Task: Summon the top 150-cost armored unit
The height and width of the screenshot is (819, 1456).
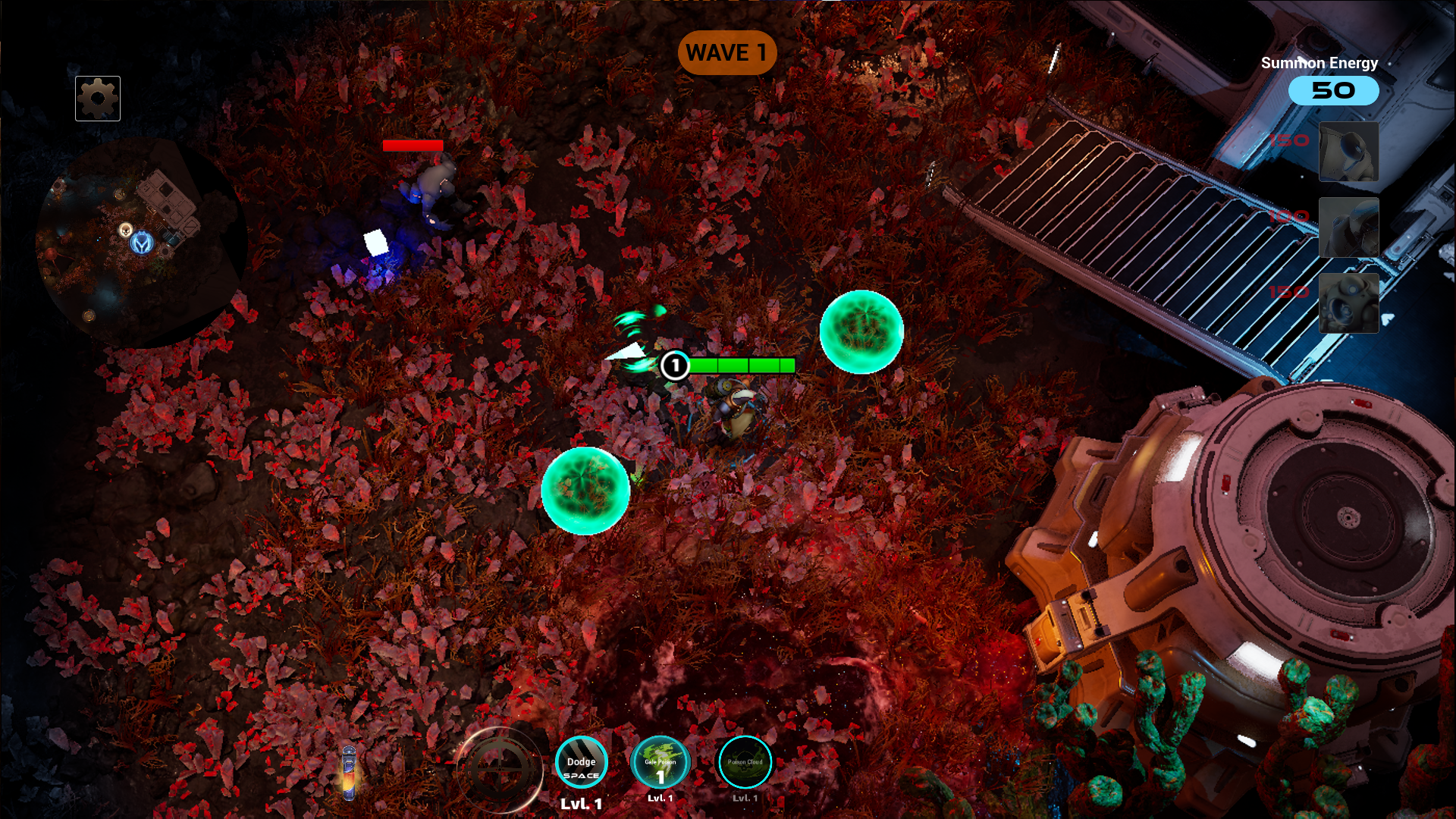Action: click(x=1349, y=152)
